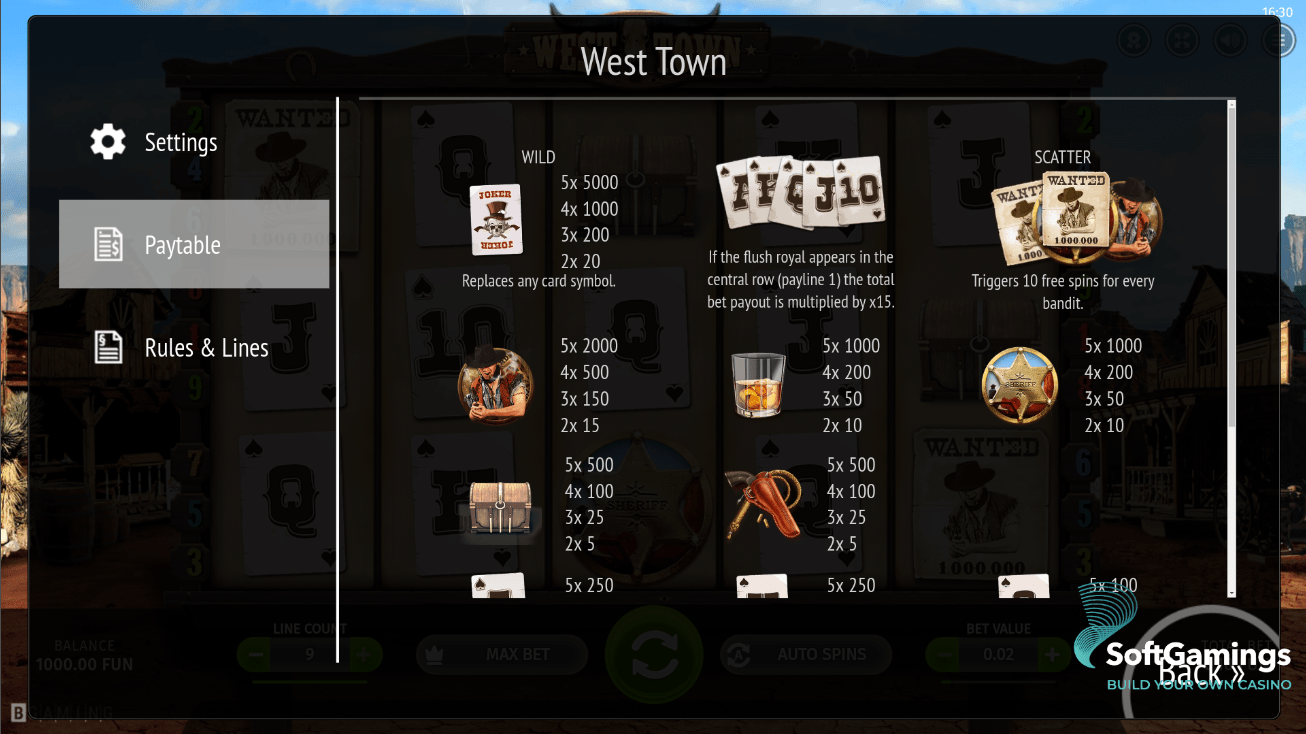Switch to the Paytable menu entry
Image resolution: width=1306 pixels, height=734 pixels.
pyautogui.click(x=181, y=243)
